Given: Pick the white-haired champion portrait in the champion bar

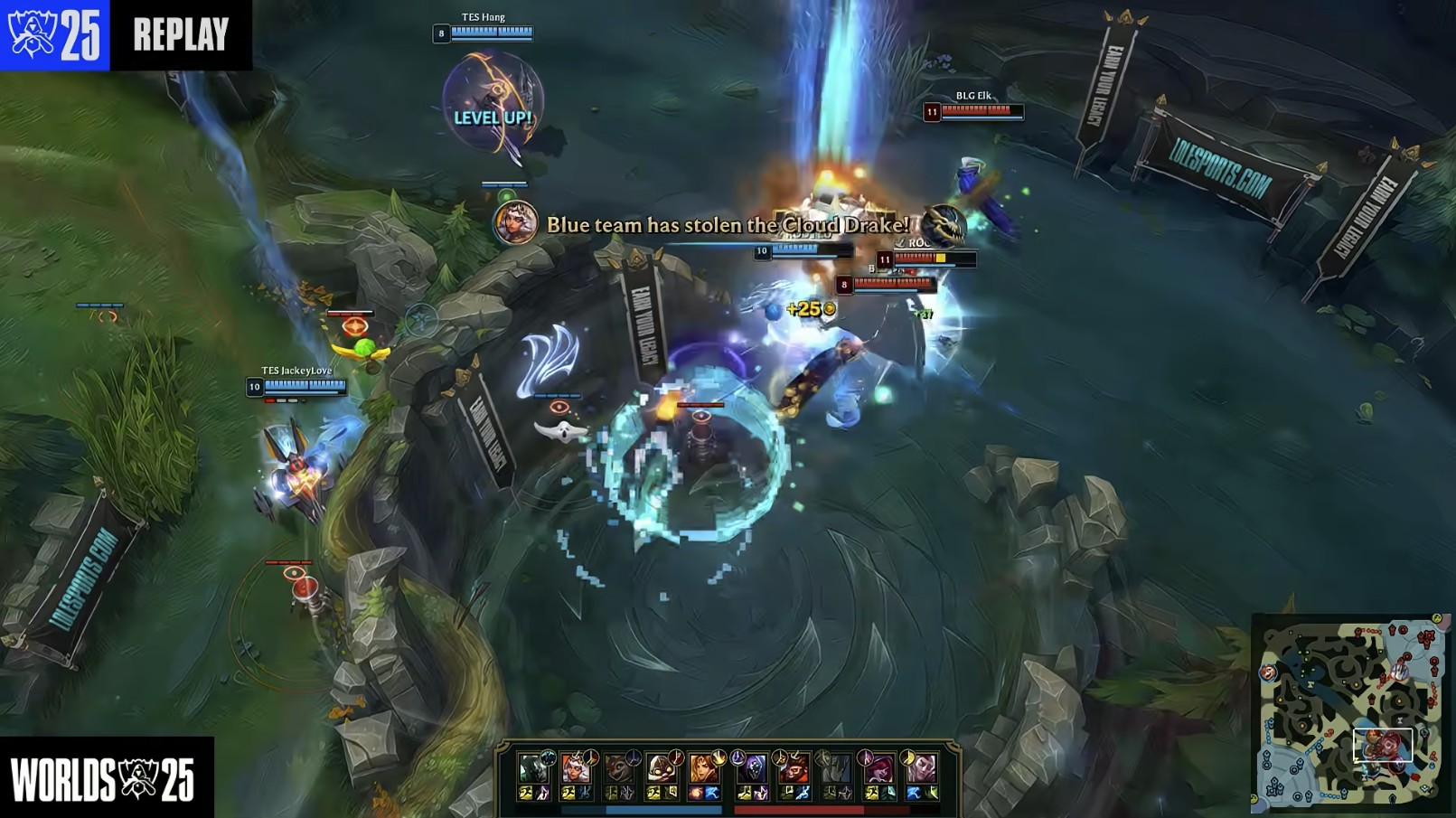Looking at the screenshot, I should coord(575,768).
